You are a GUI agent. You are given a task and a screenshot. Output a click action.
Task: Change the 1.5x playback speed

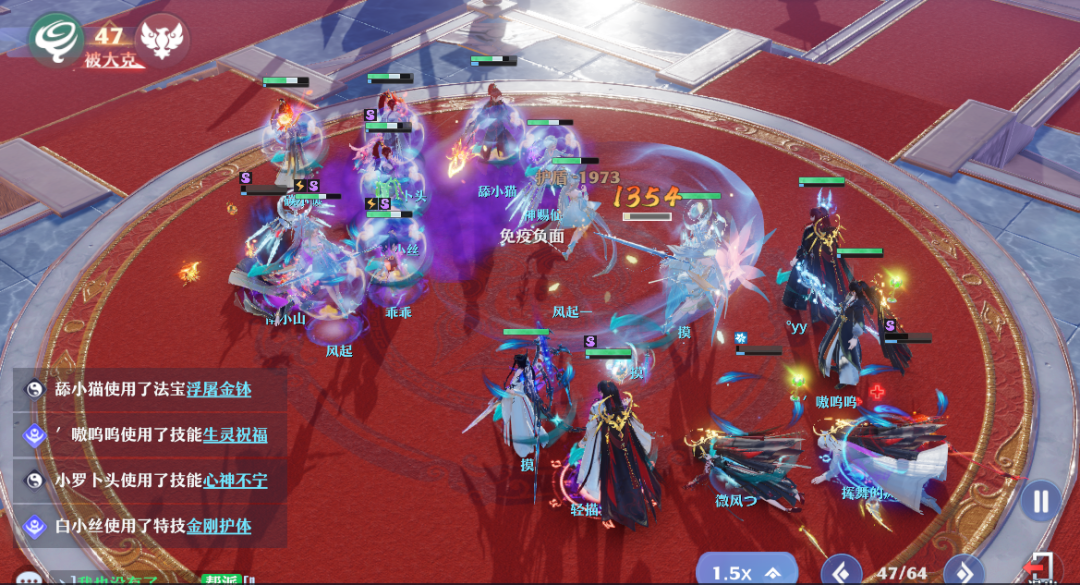pos(745,572)
